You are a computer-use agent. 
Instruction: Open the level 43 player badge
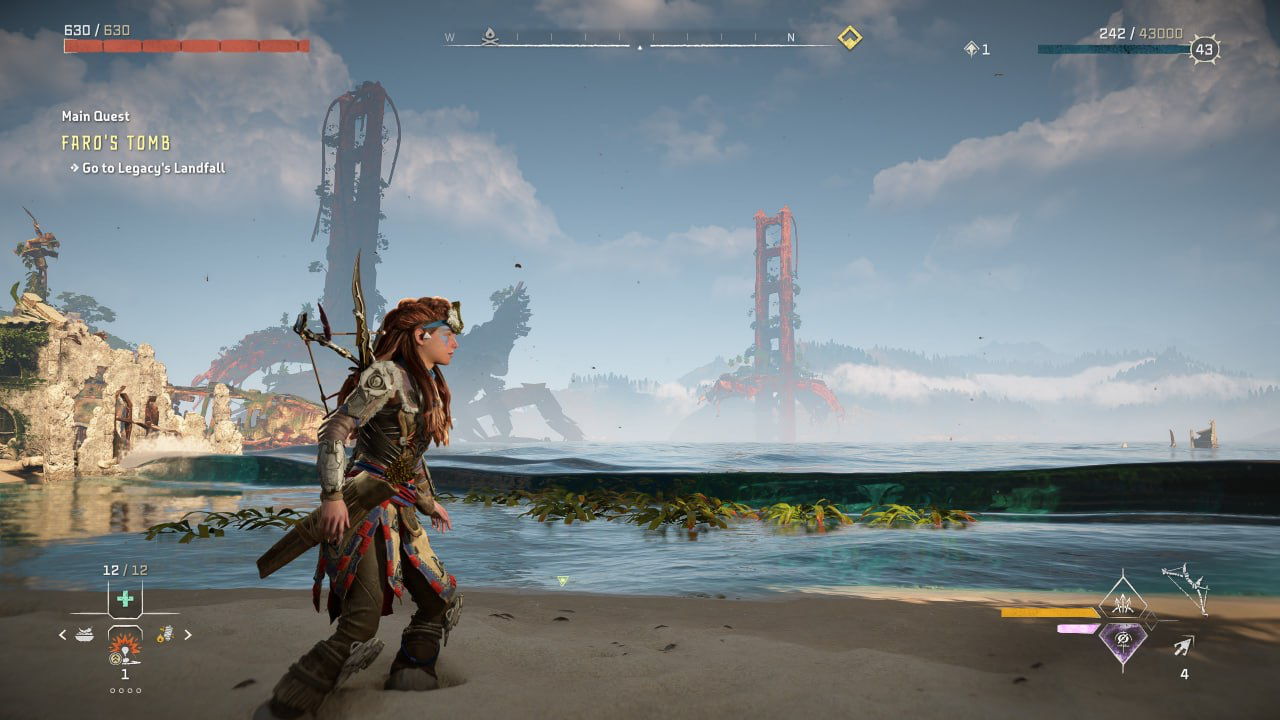click(x=1204, y=49)
